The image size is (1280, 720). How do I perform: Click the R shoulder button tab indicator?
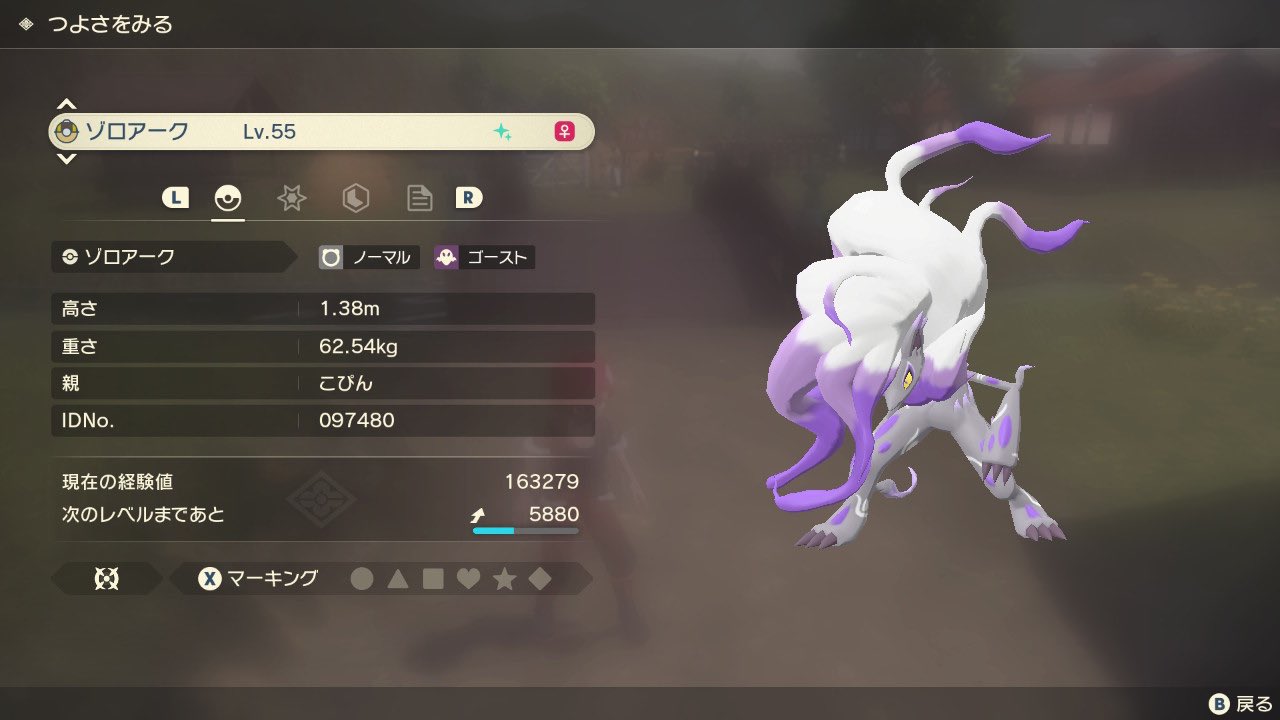[467, 198]
